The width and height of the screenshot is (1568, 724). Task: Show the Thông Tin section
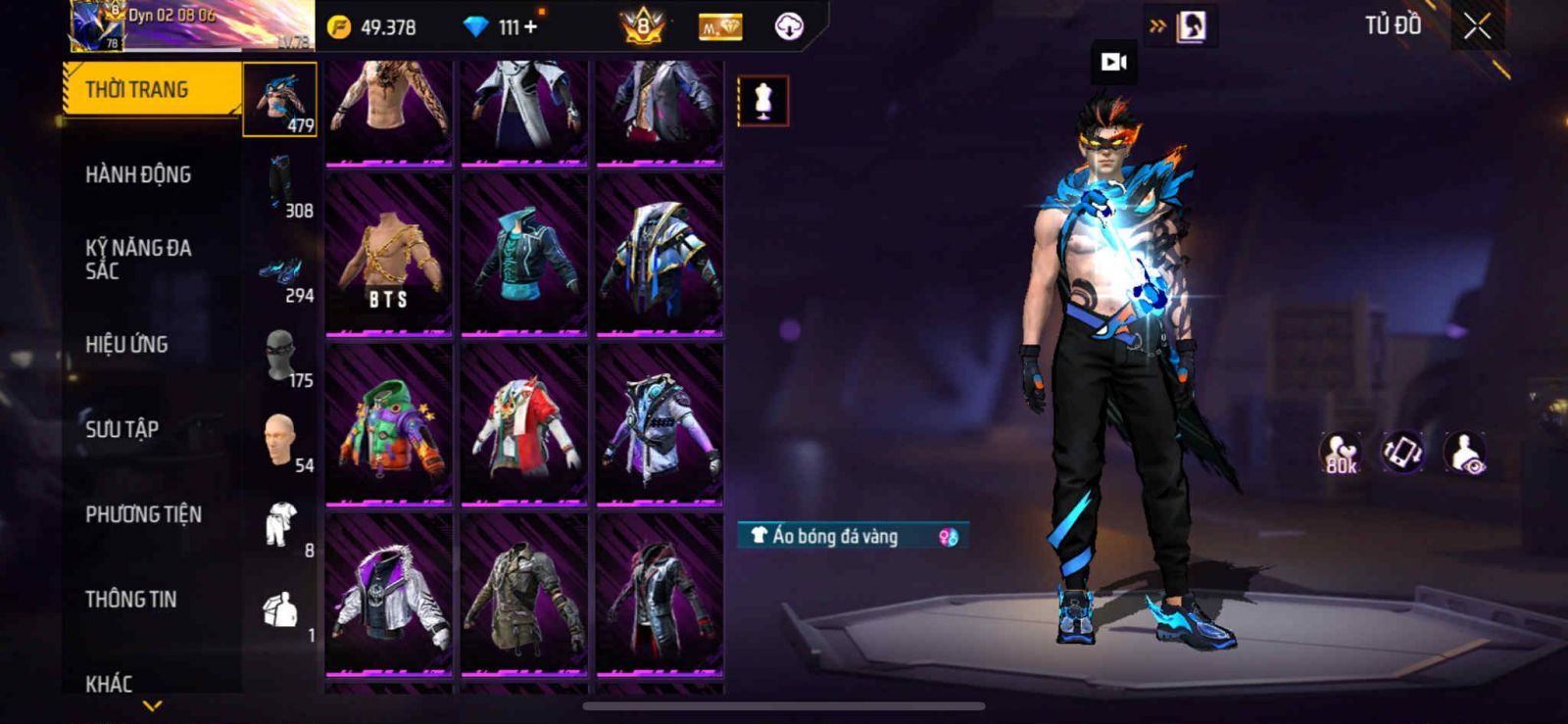click(x=130, y=600)
